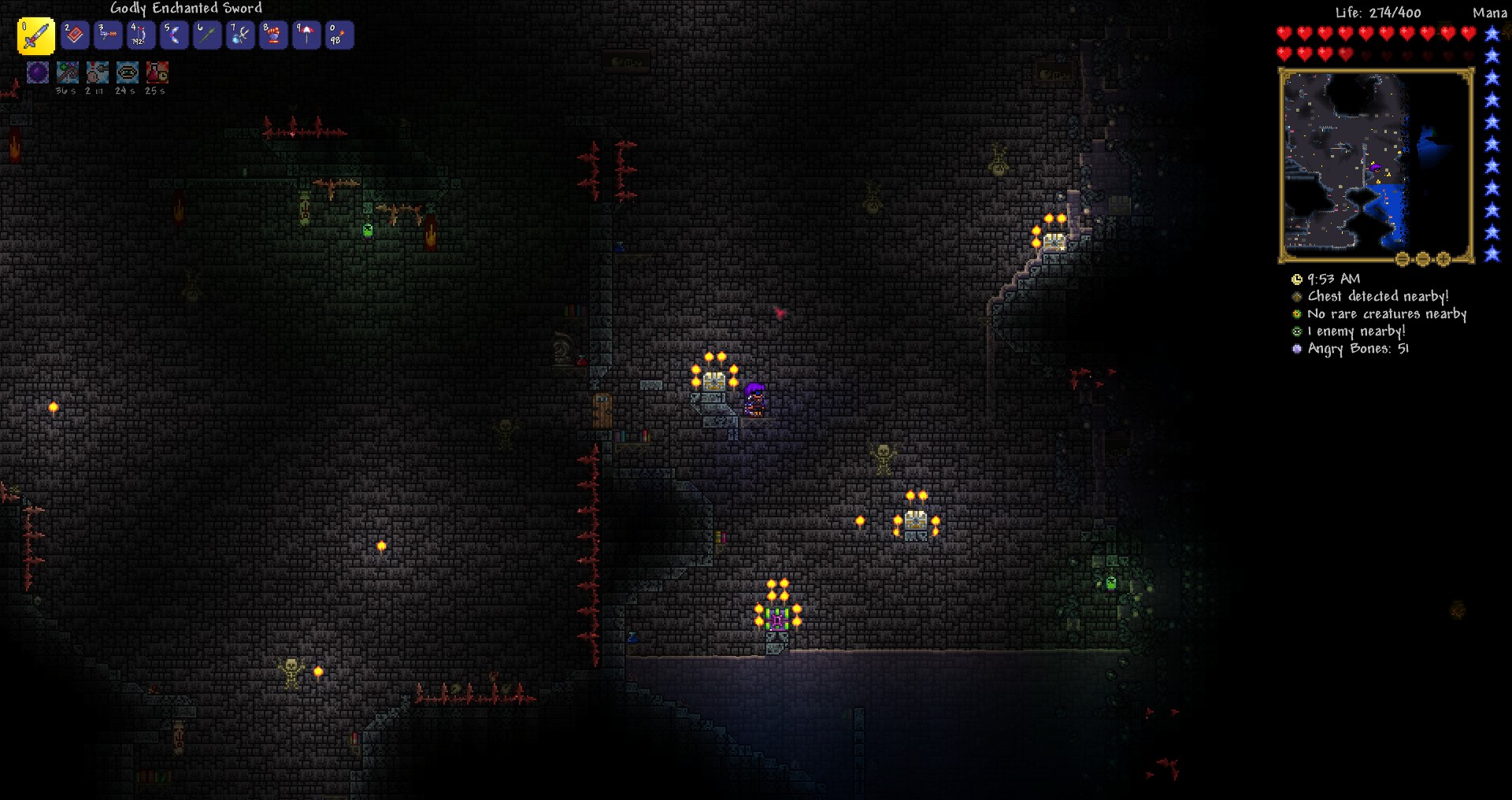Select the spell book in hotbar slot 2
The height and width of the screenshot is (800, 1512).
pyautogui.click(x=75, y=35)
